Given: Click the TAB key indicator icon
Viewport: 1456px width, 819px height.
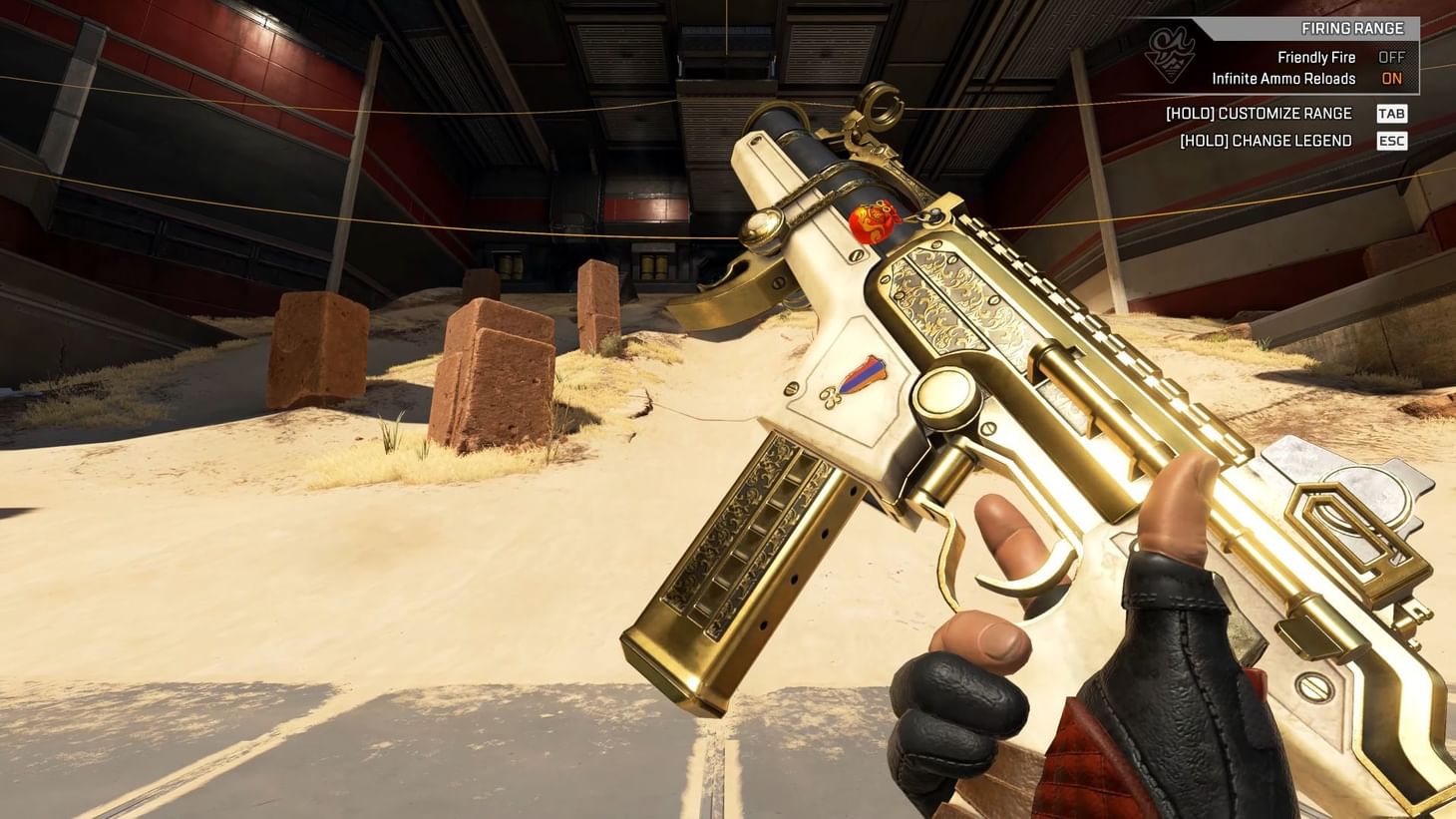Looking at the screenshot, I should coord(1392,113).
